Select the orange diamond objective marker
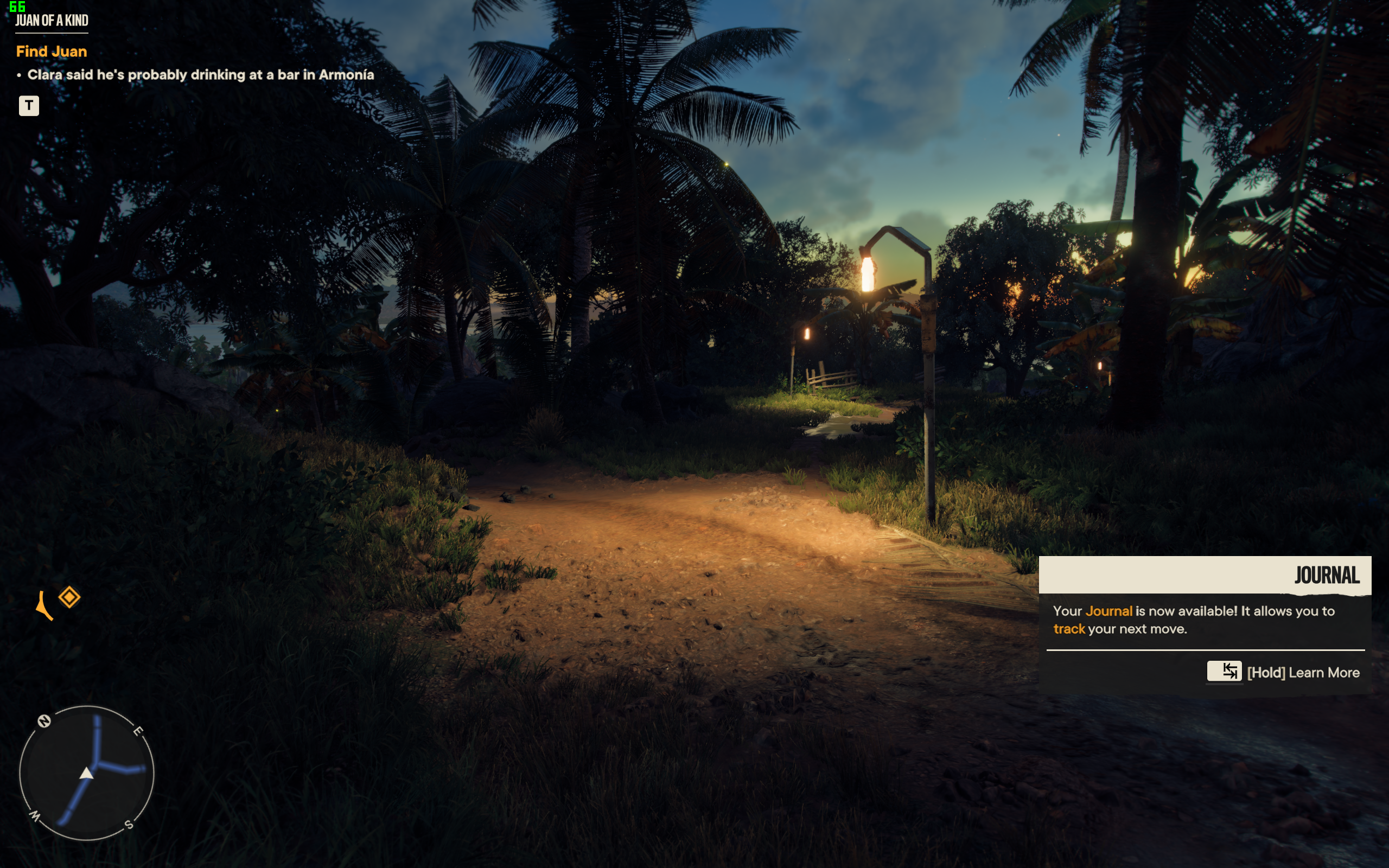This screenshot has width=1389, height=868. coord(69,597)
